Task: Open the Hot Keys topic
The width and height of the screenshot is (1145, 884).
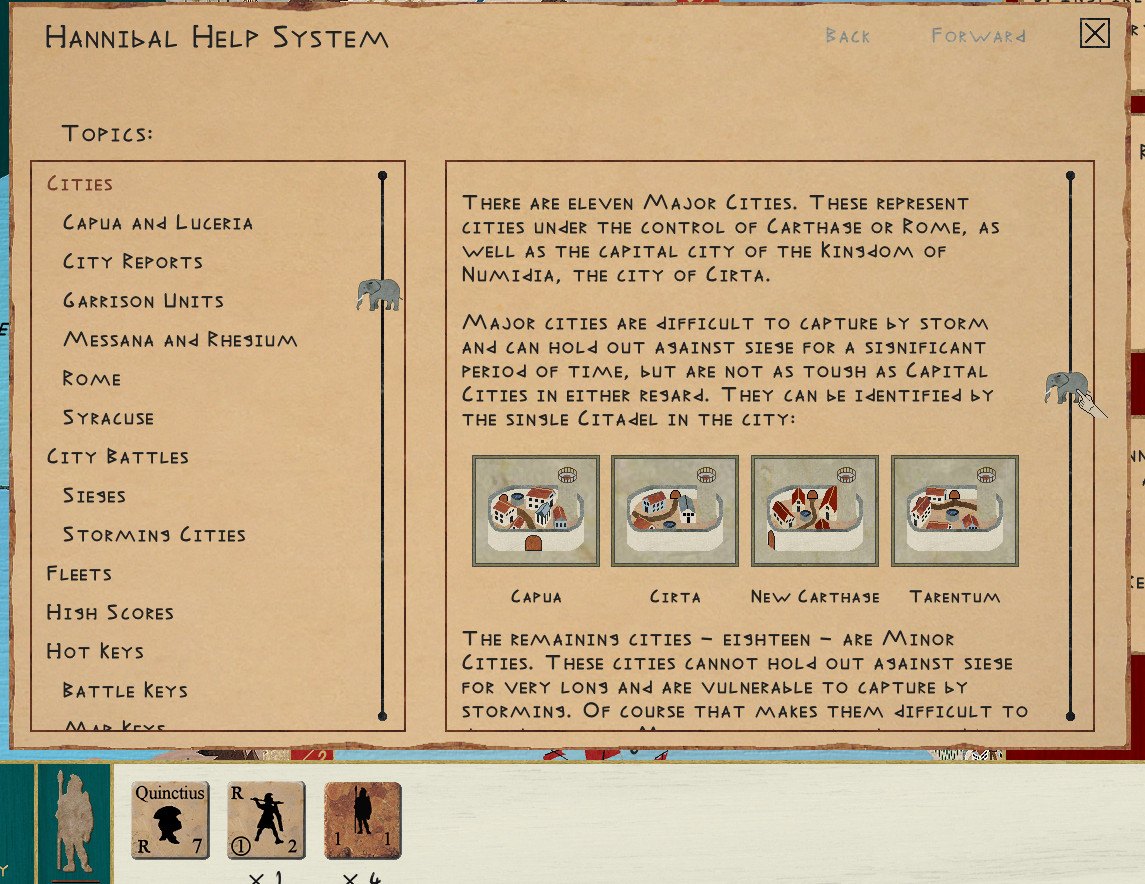Action: pos(95,652)
